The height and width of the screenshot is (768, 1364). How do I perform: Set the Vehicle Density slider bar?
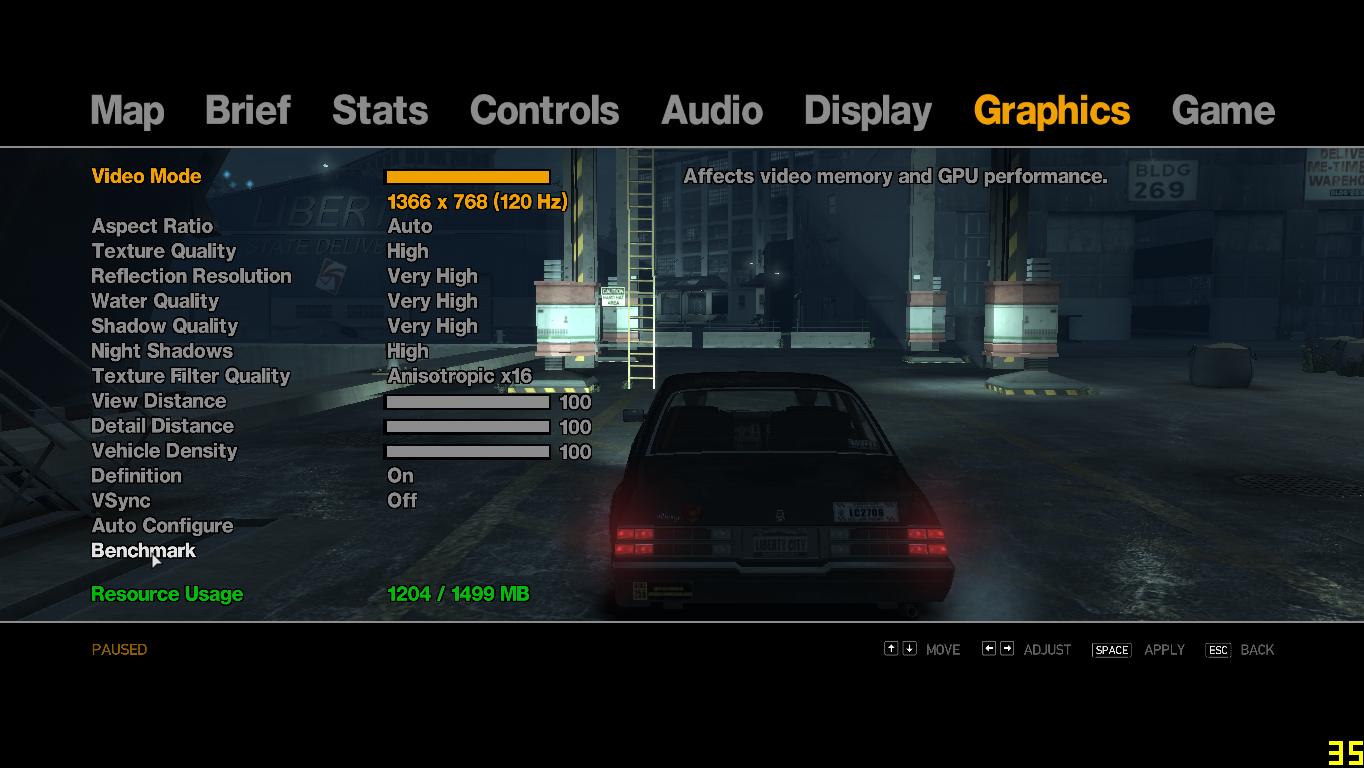(467, 452)
